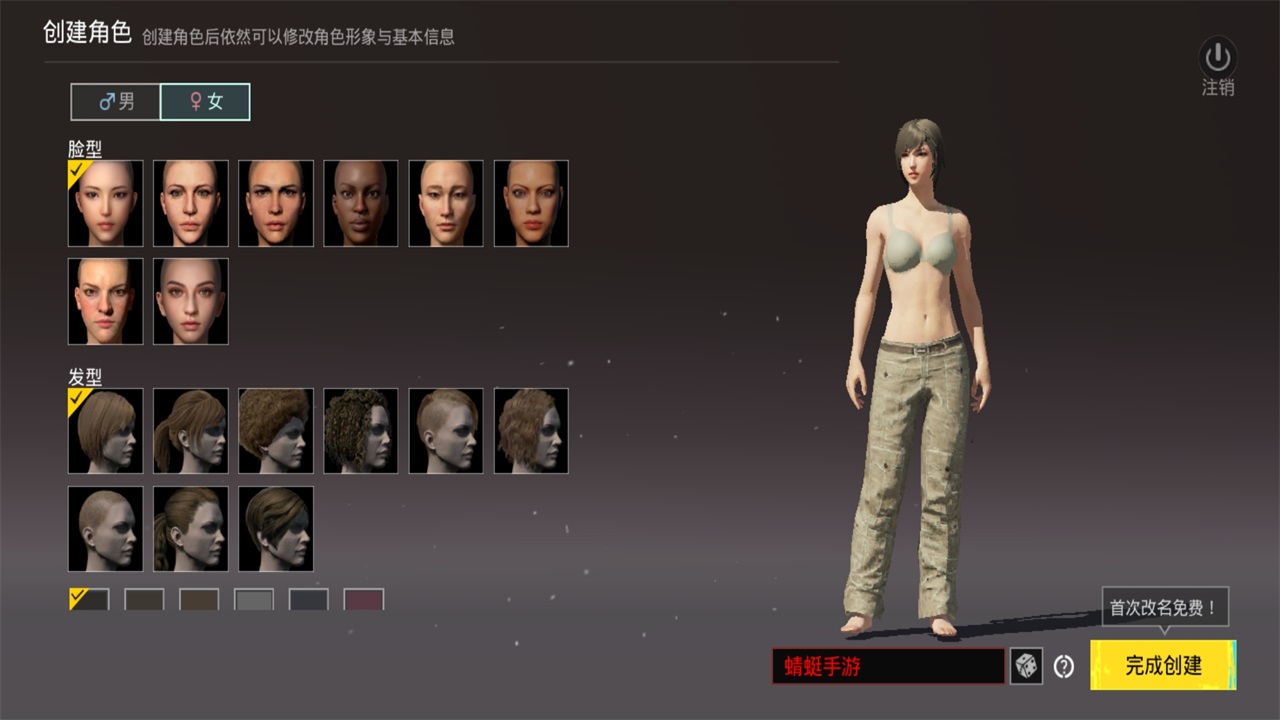Randomize name with the dice icon
1280x720 pixels.
coord(1026,666)
